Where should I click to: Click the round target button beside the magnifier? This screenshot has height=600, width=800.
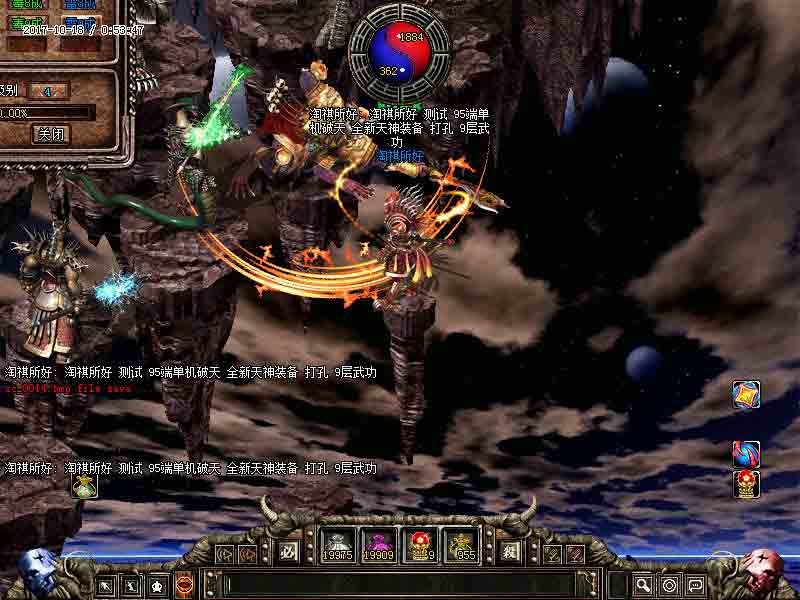(670, 585)
